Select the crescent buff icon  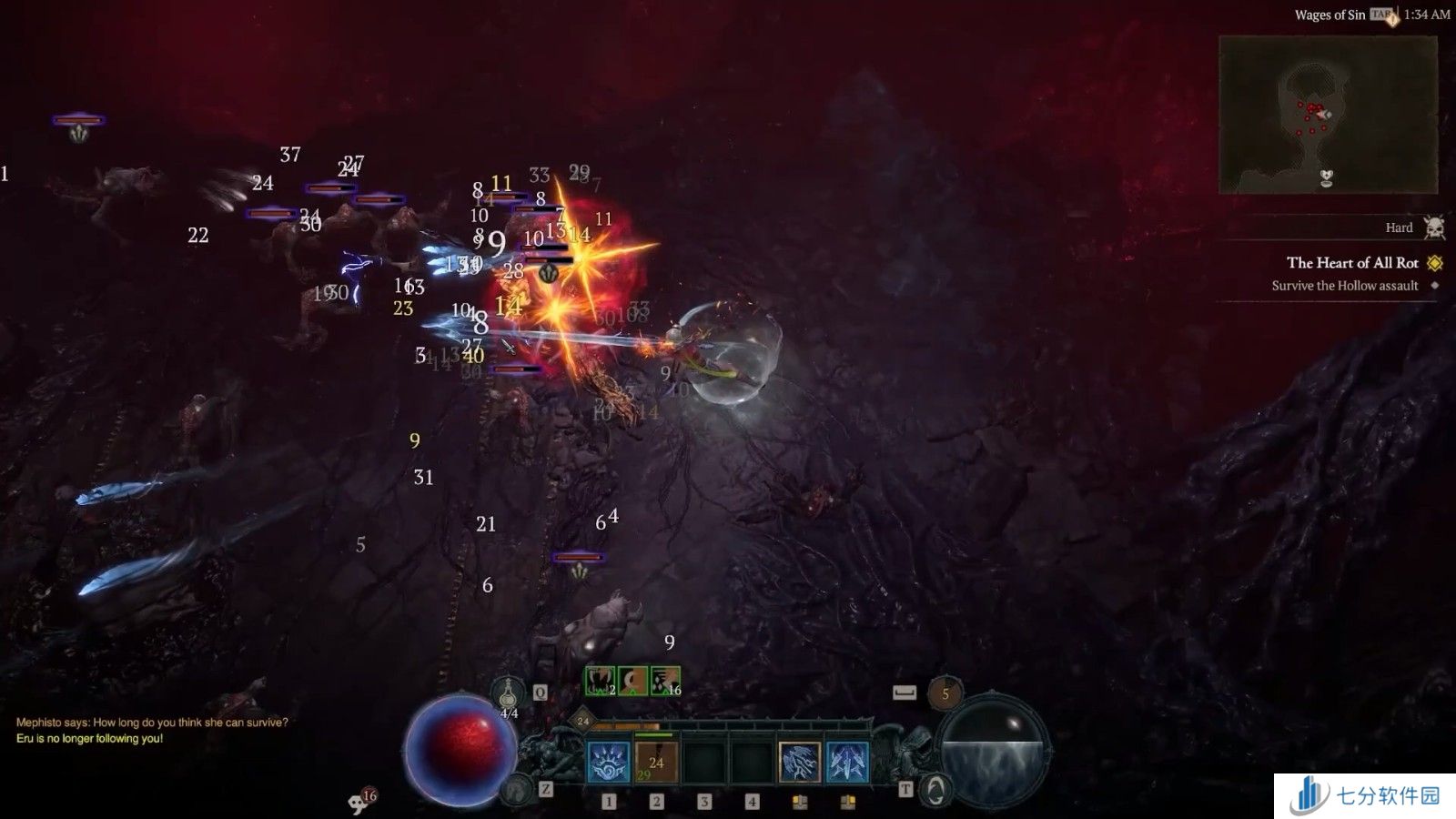click(632, 681)
